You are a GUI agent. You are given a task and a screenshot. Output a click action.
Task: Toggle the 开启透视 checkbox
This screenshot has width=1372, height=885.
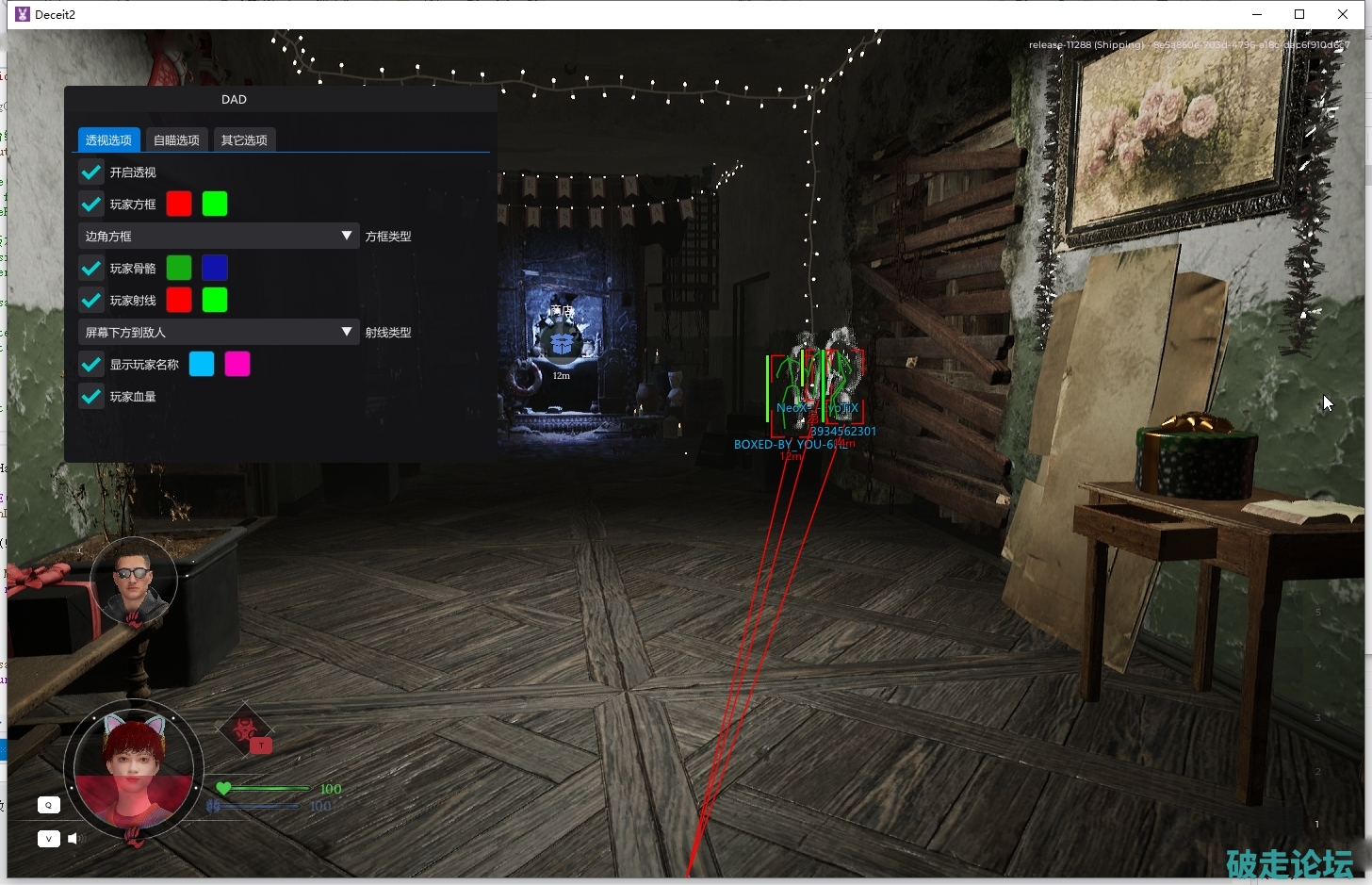tap(91, 172)
